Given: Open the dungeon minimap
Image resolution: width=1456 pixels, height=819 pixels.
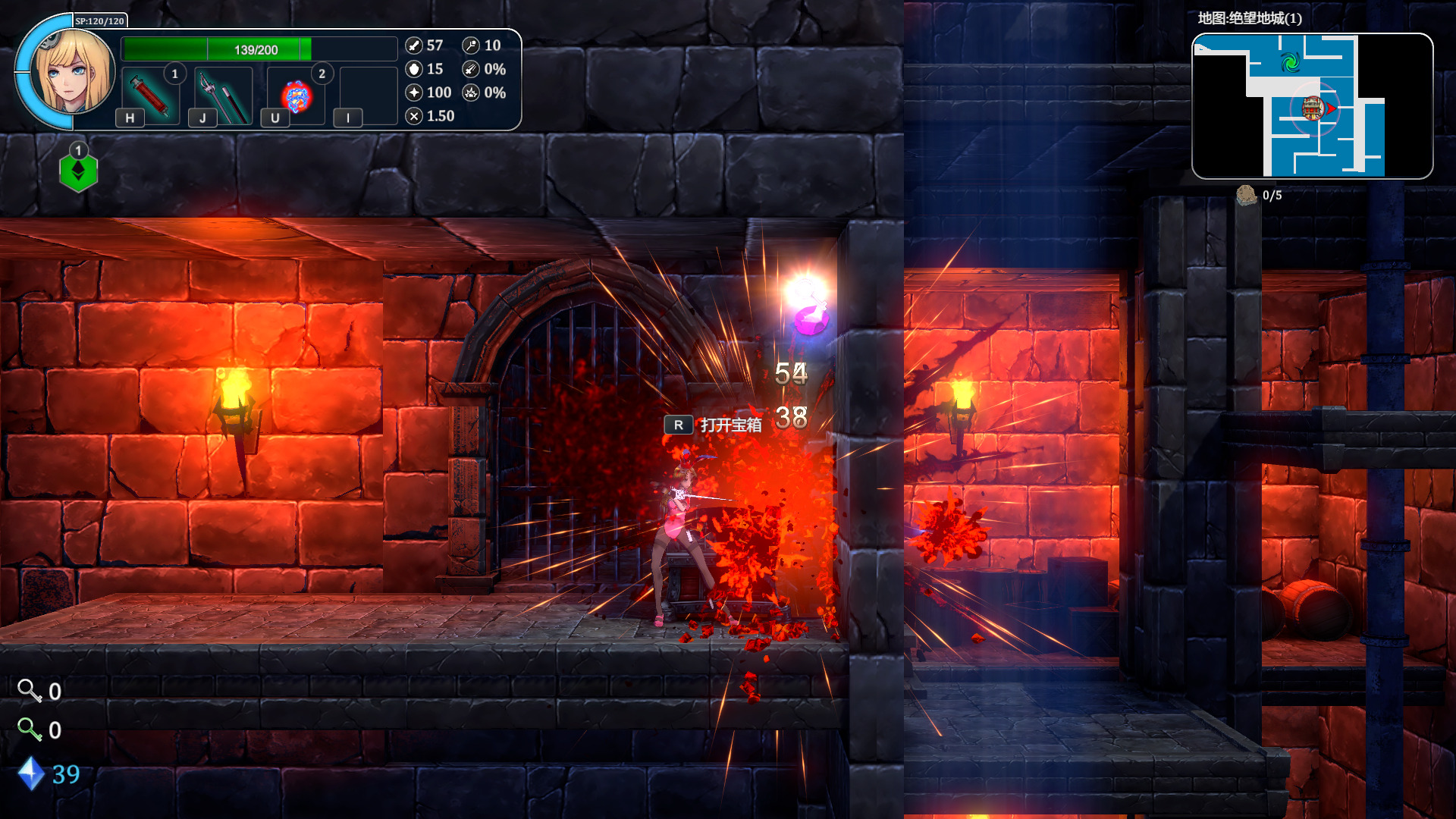Looking at the screenshot, I should 1312,106.
